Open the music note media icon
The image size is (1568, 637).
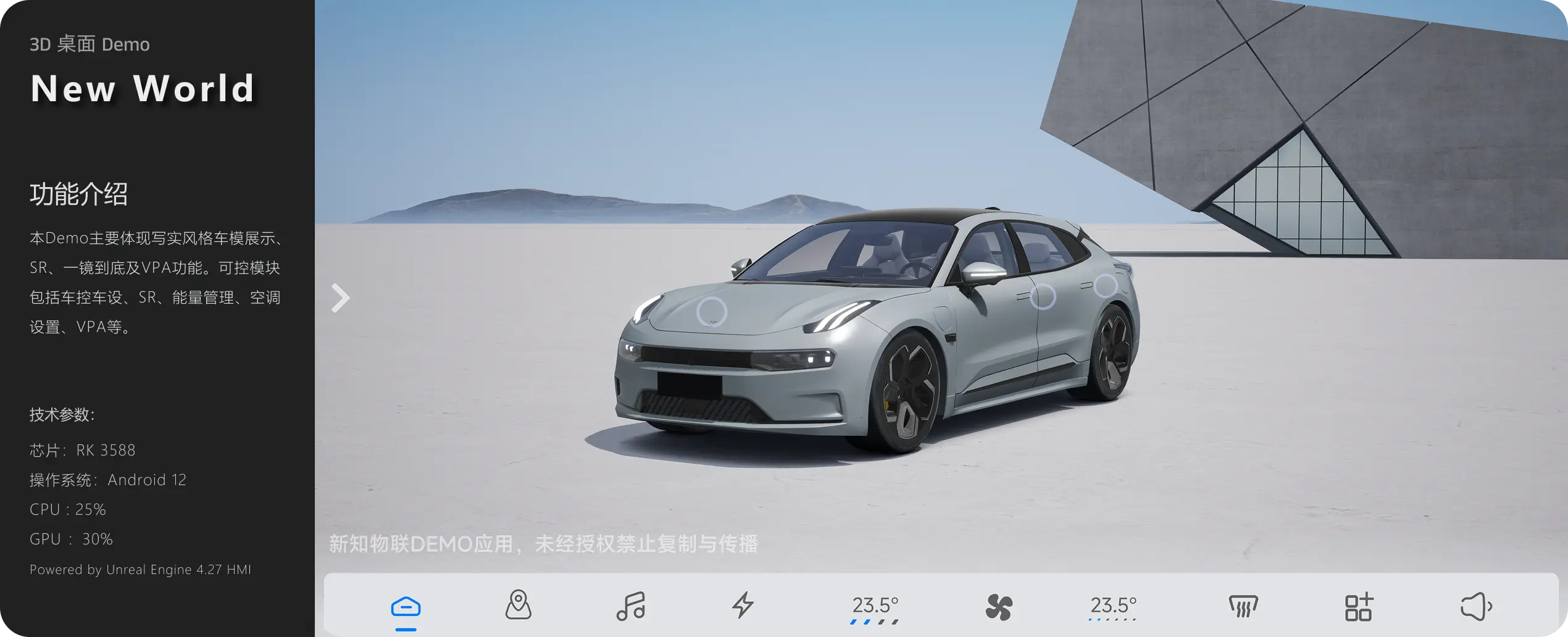[x=630, y=606]
